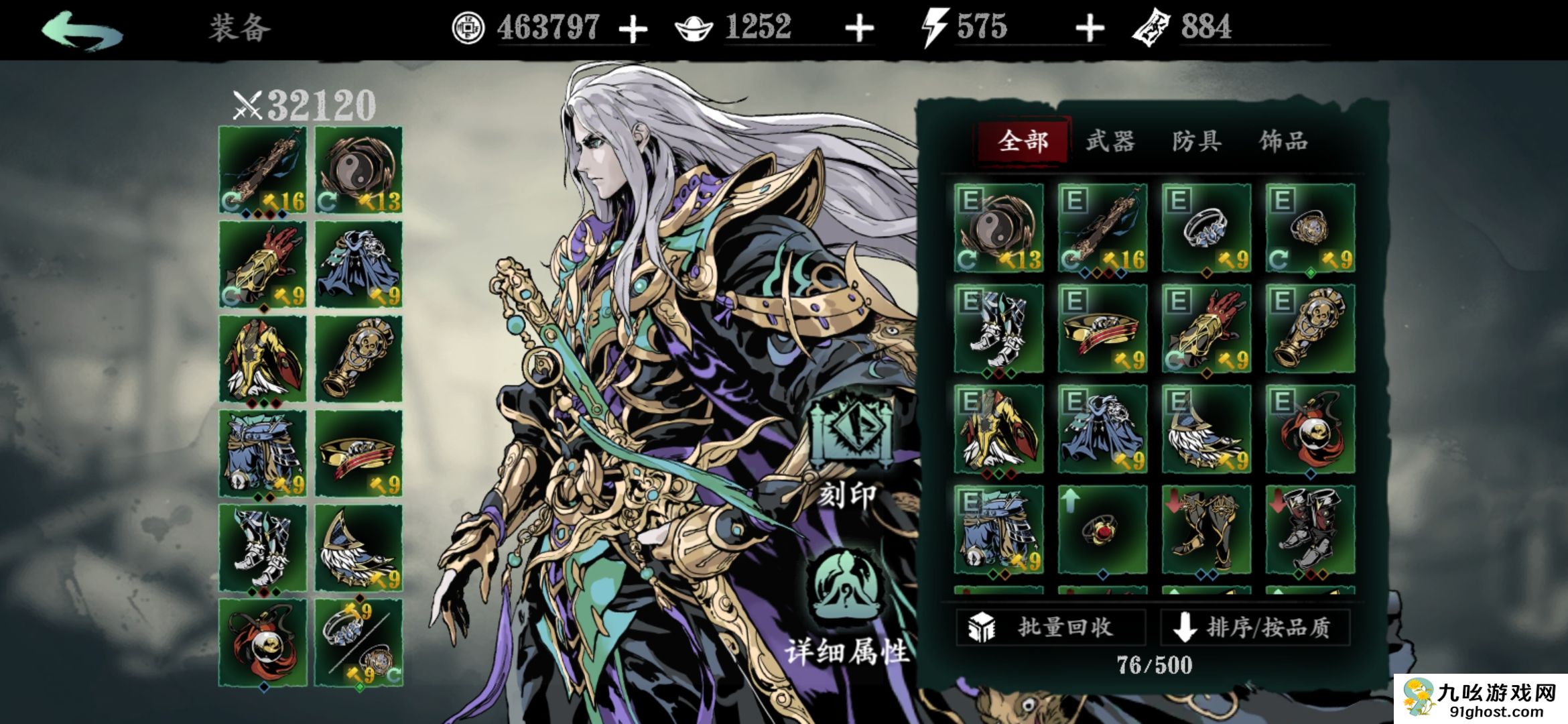Add more silver ingots with the plus button

tap(859, 29)
